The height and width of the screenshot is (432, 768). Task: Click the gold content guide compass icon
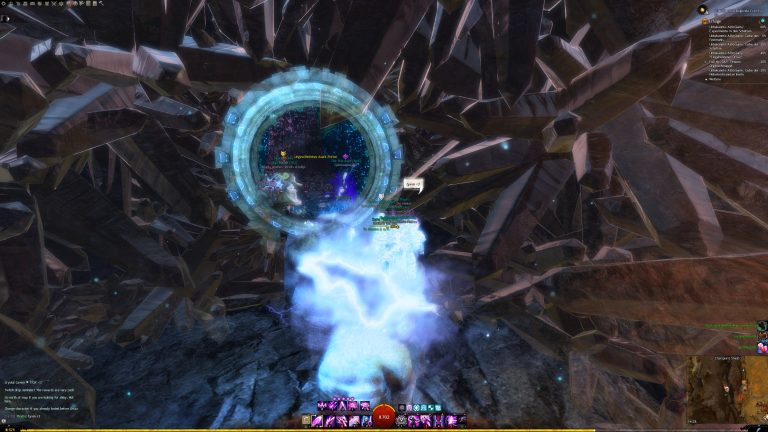[x=702, y=9]
